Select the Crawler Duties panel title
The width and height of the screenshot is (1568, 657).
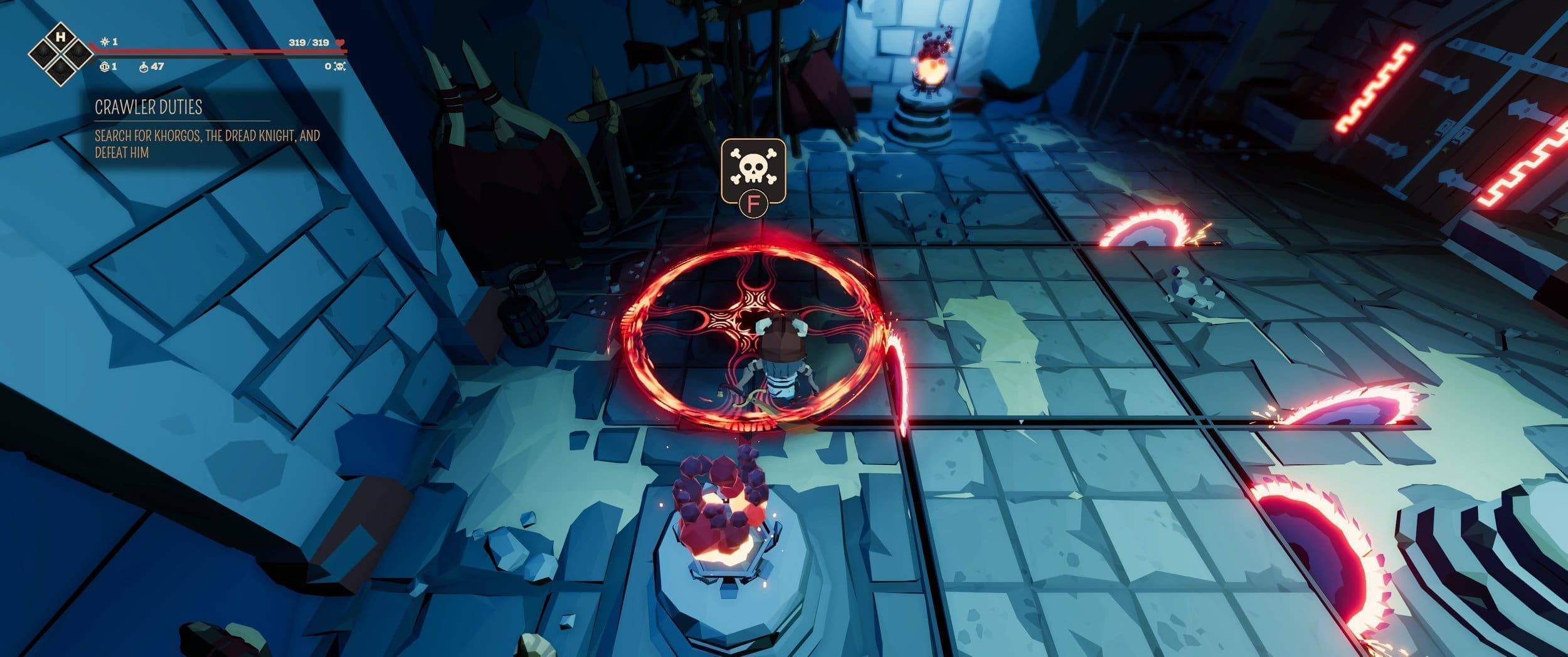[x=147, y=108]
